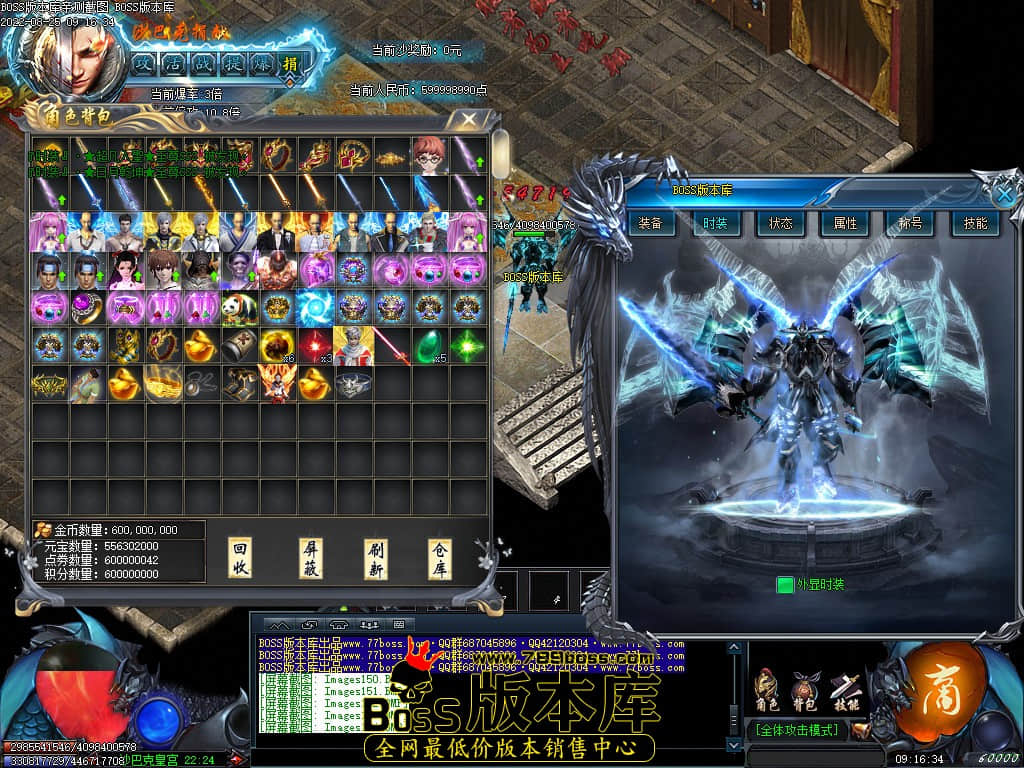Close the BOSS版本库 character panel
This screenshot has height=768, width=1024.
[x=1004, y=195]
